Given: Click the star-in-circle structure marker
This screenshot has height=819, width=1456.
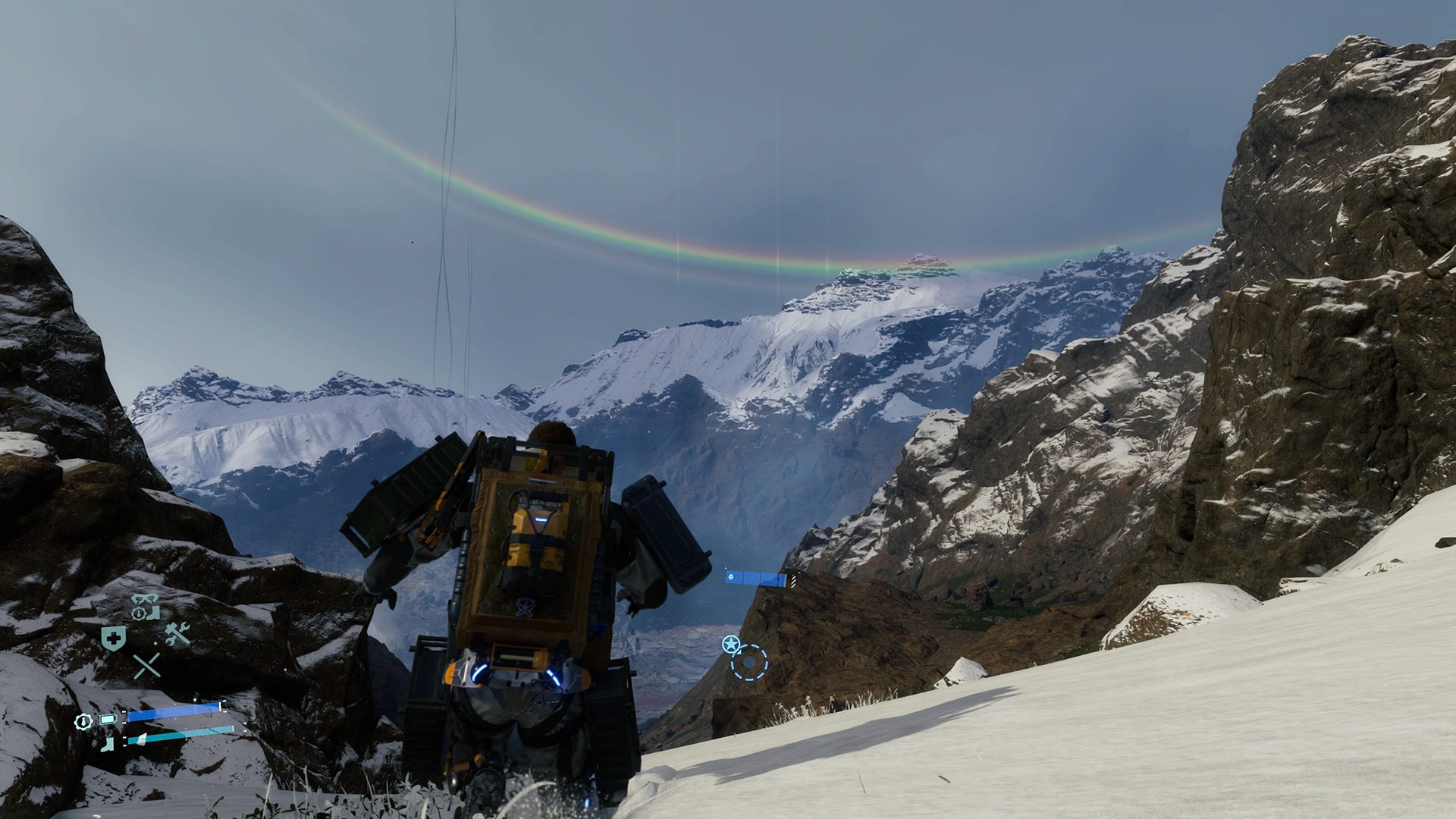Looking at the screenshot, I should (x=731, y=643).
